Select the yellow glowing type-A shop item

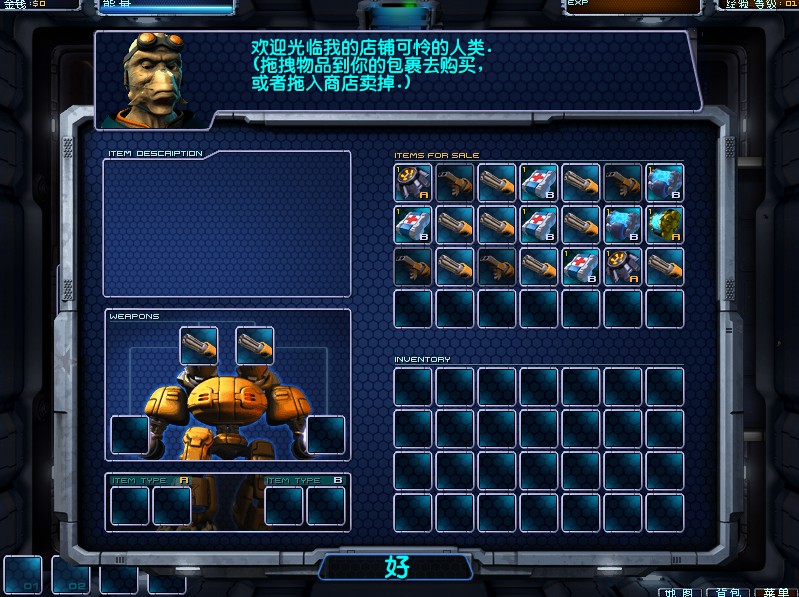(664, 225)
